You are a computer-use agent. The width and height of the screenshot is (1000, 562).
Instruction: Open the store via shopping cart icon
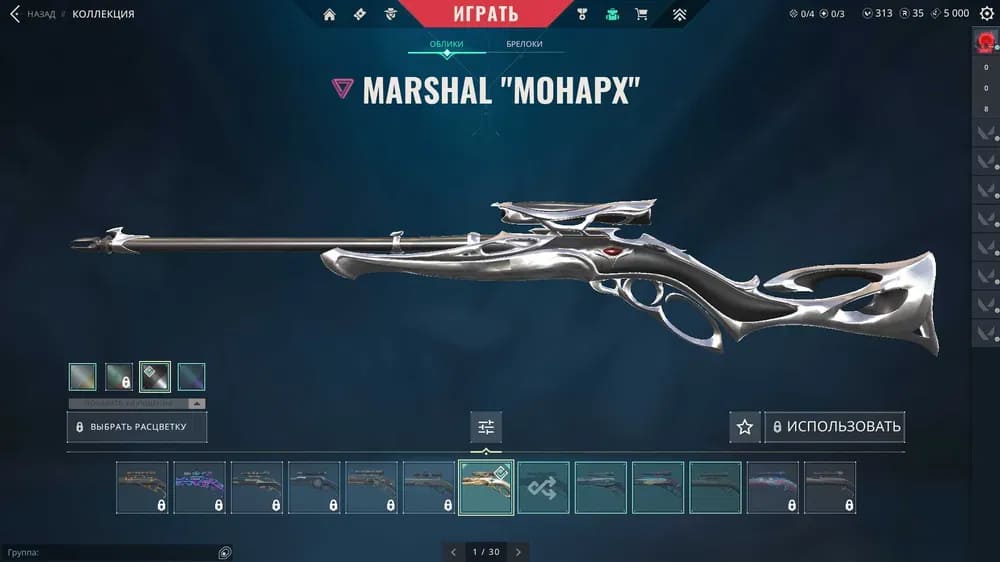tap(641, 14)
